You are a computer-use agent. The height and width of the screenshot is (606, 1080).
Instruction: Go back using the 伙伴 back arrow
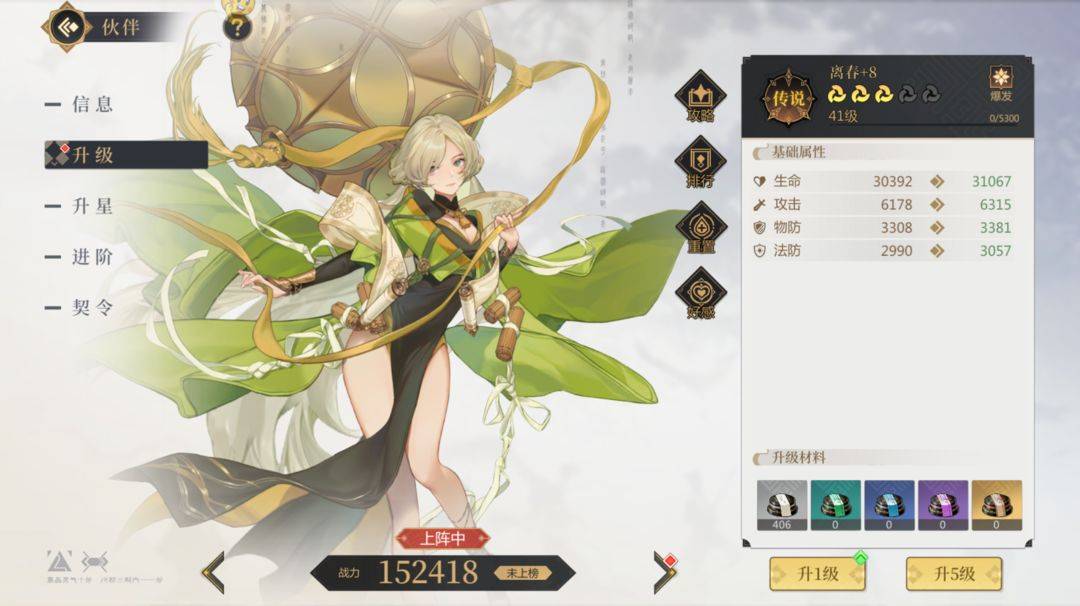tap(66, 26)
